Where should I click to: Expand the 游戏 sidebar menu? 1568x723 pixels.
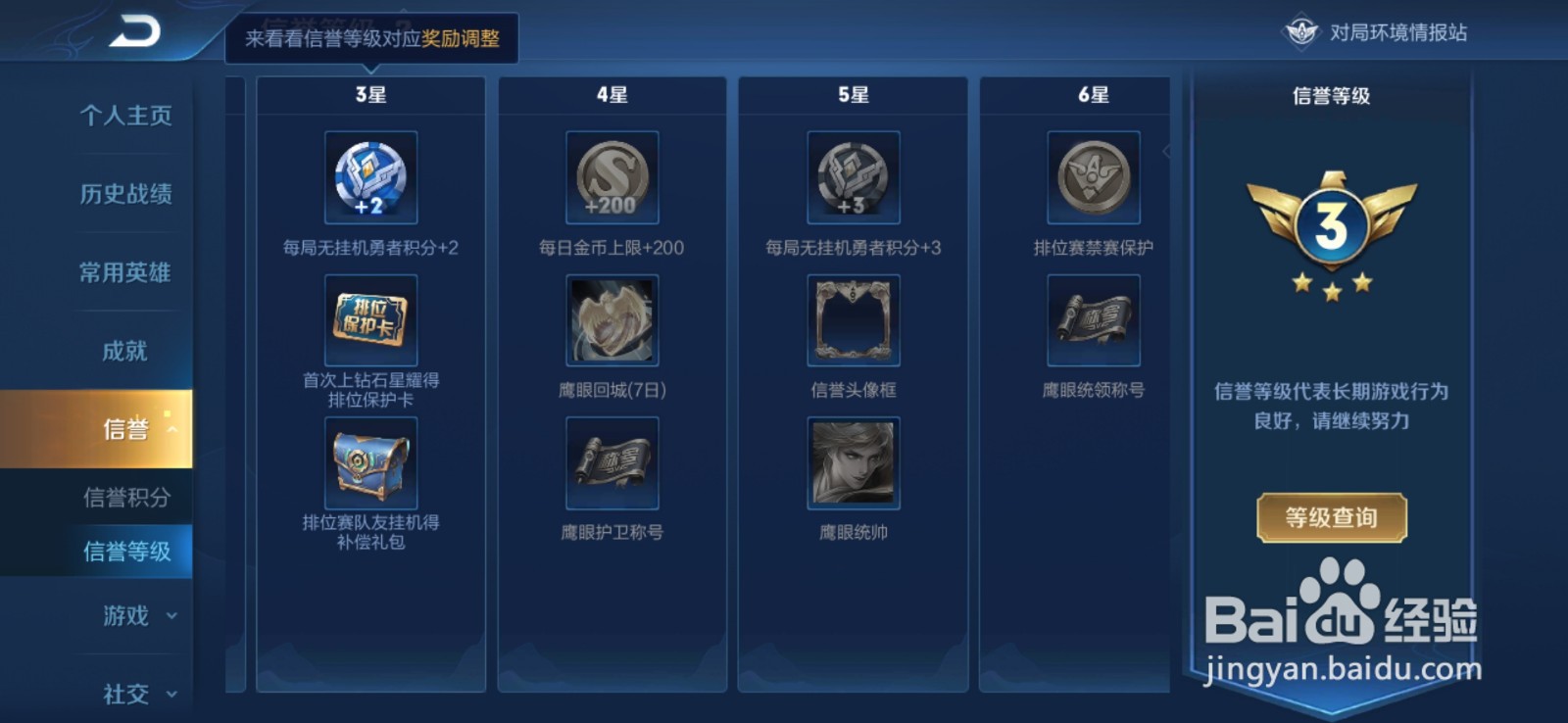tap(127, 617)
